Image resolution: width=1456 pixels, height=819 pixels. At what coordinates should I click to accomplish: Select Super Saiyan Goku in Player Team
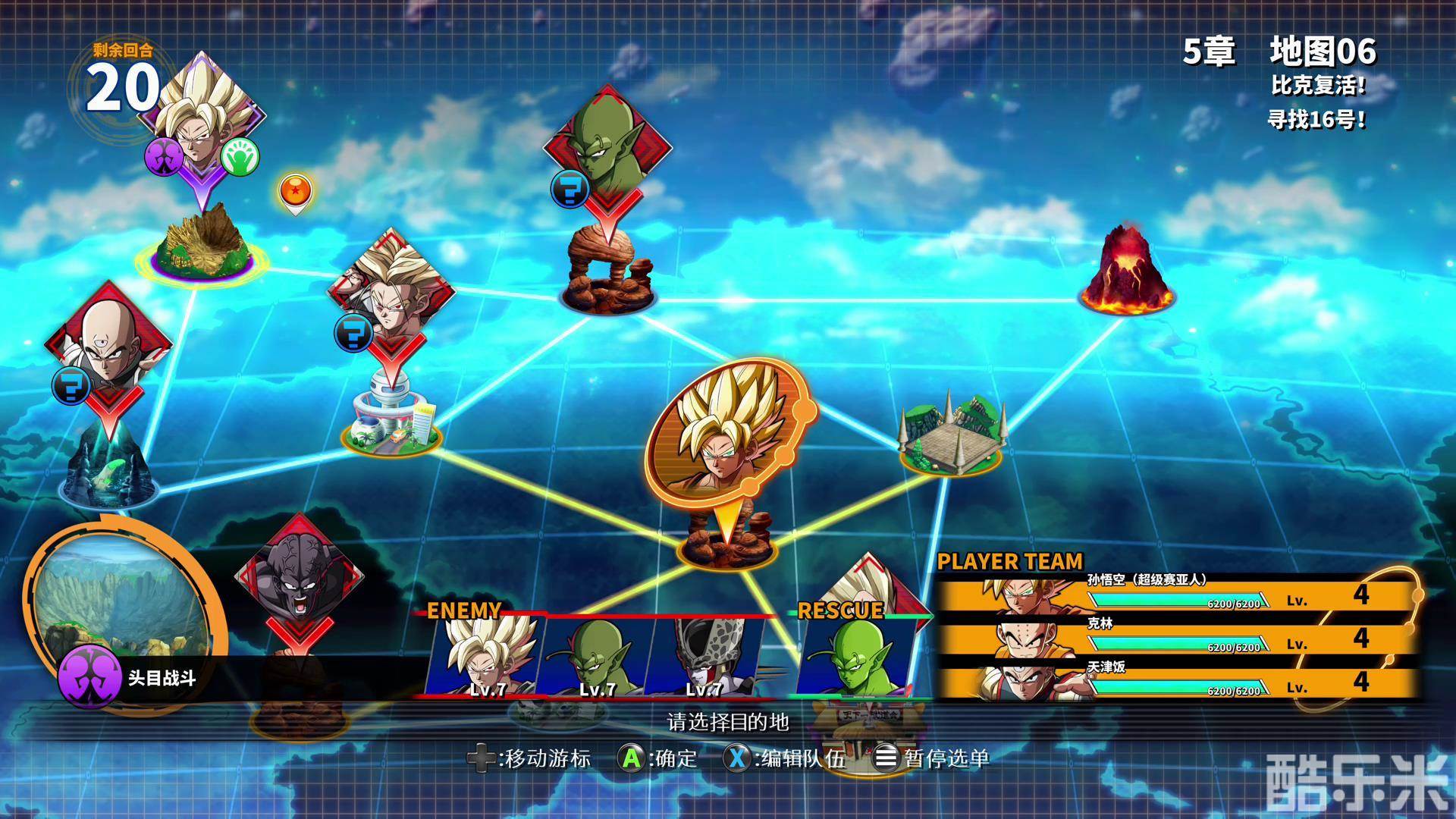(x=1175, y=595)
